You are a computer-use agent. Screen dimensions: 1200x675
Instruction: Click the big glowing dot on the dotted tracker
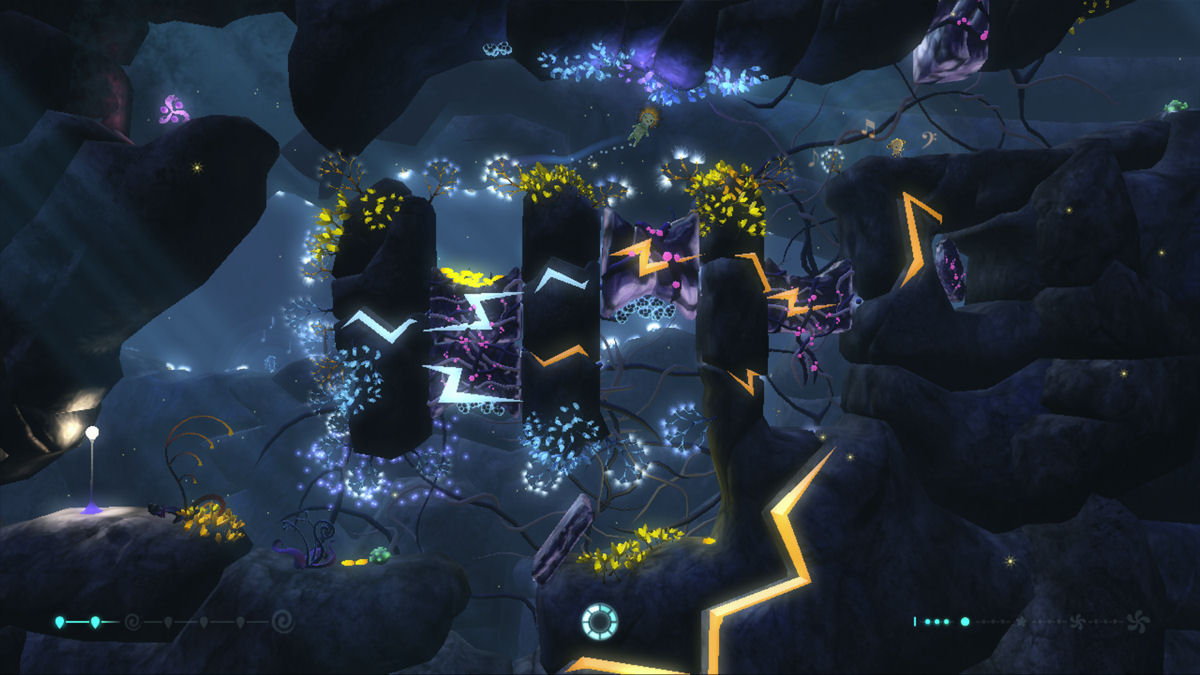(965, 621)
